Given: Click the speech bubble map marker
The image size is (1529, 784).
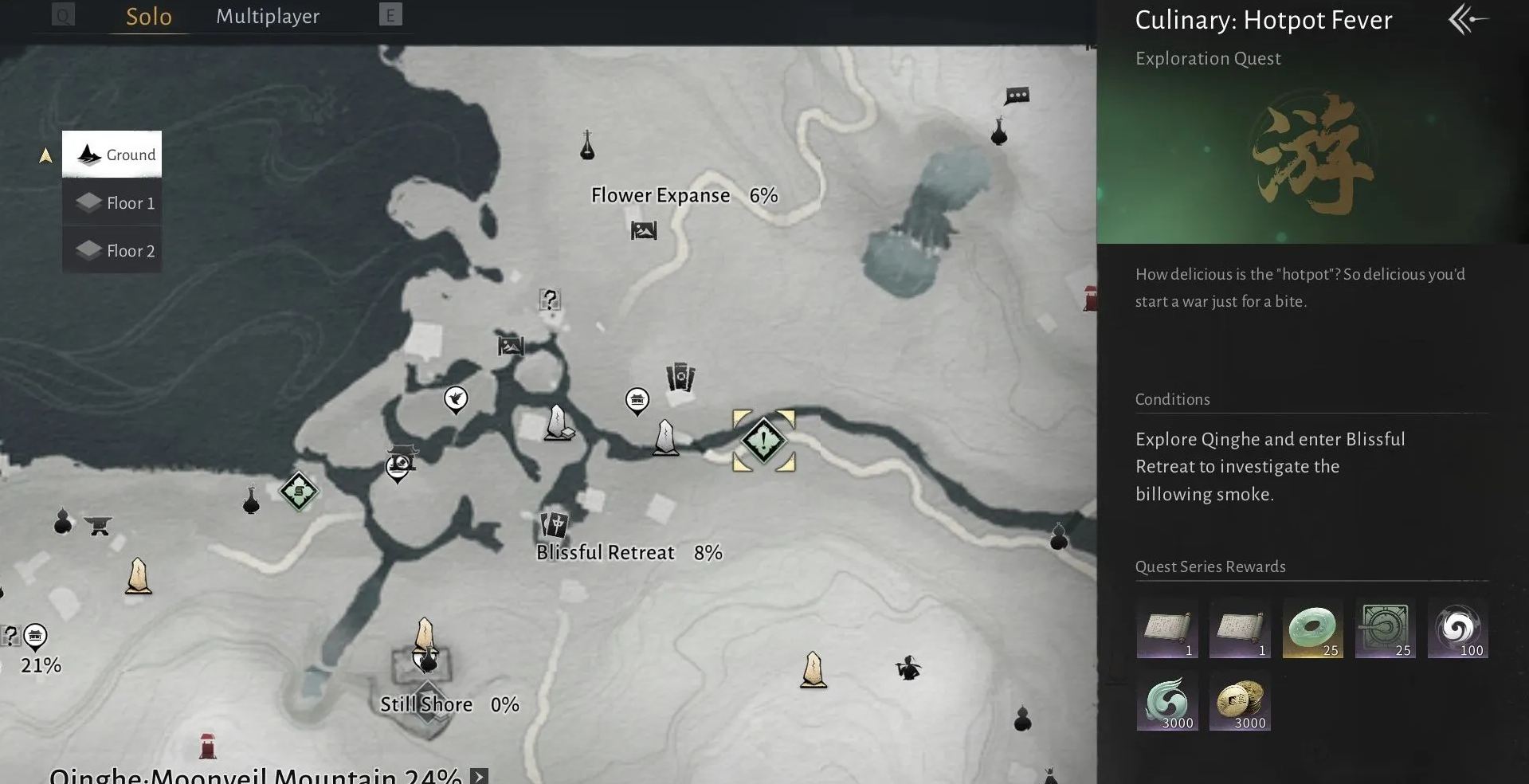Looking at the screenshot, I should pos(1017,96).
